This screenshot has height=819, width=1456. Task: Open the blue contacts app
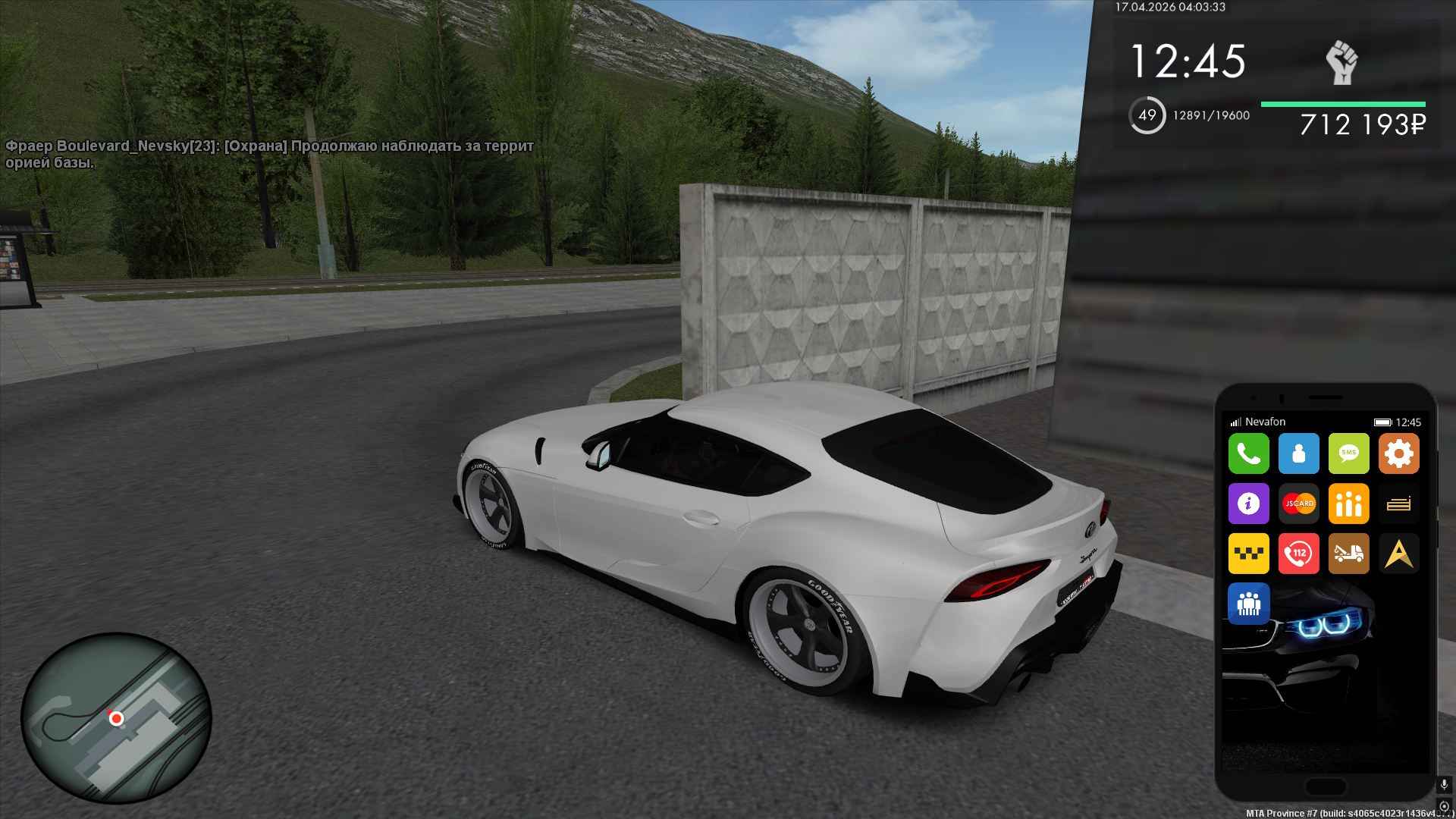point(1298,453)
